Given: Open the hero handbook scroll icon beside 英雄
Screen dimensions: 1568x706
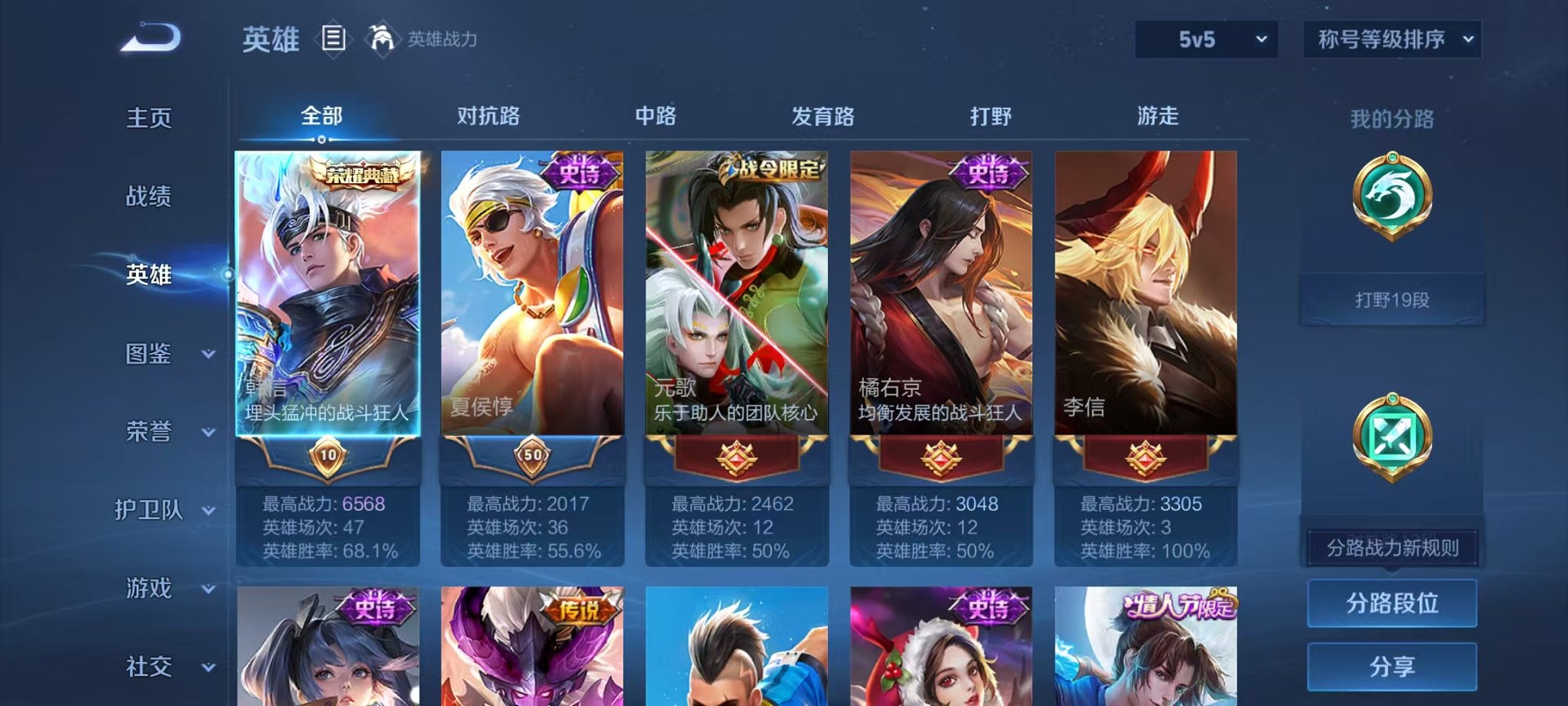Looking at the screenshot, I should (334, 39).
